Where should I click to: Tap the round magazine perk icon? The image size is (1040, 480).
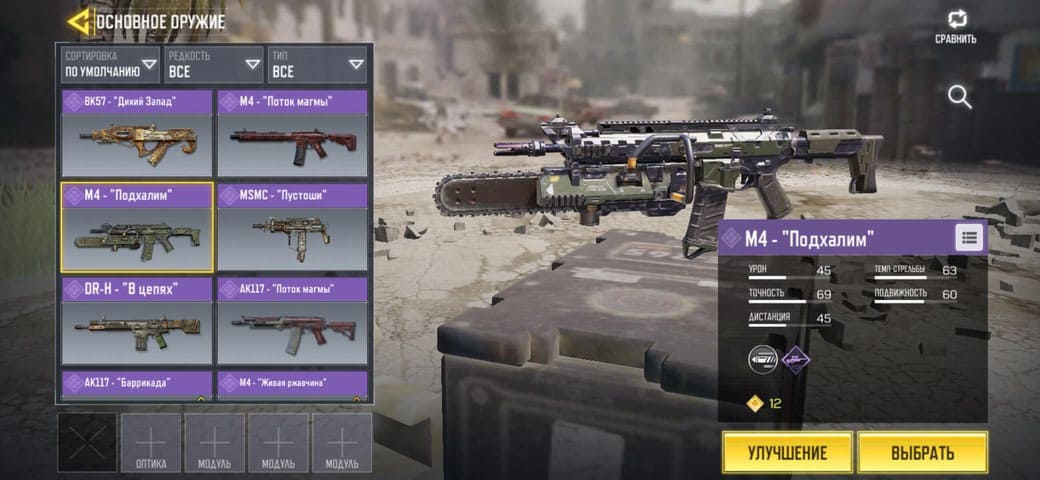click(x=763, y=359)
